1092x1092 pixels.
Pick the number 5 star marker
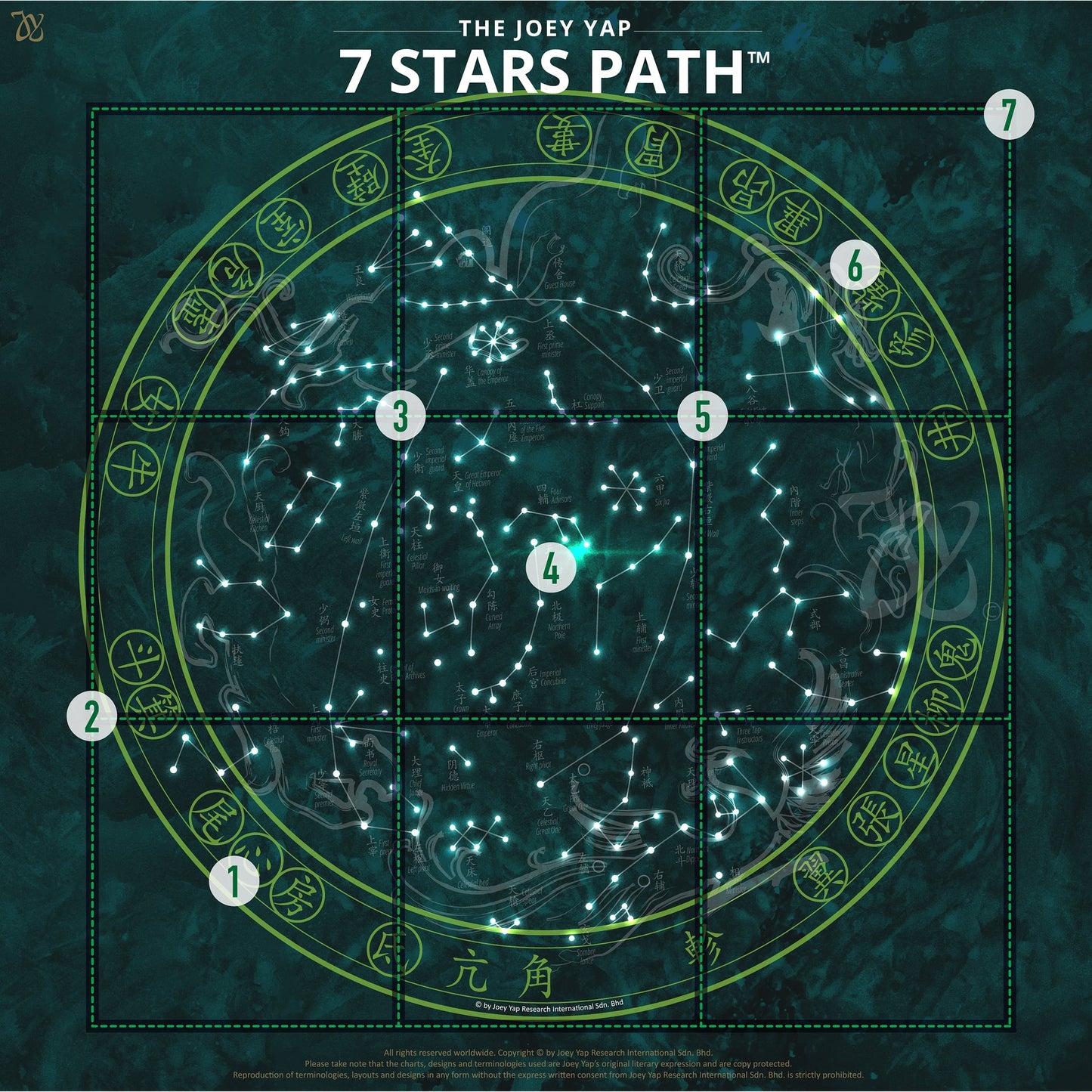point(702,416)
